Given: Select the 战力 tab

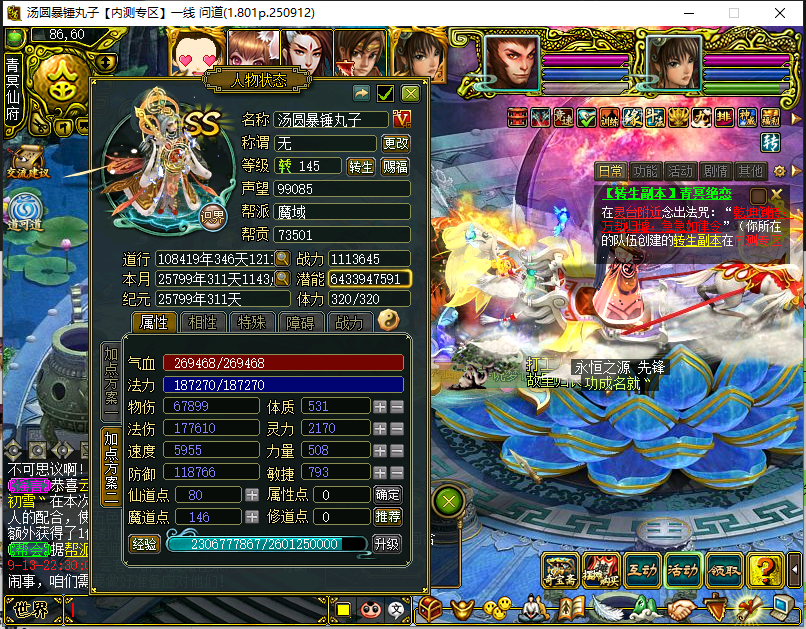Looking at the screenshot, I should pos(349,322).
